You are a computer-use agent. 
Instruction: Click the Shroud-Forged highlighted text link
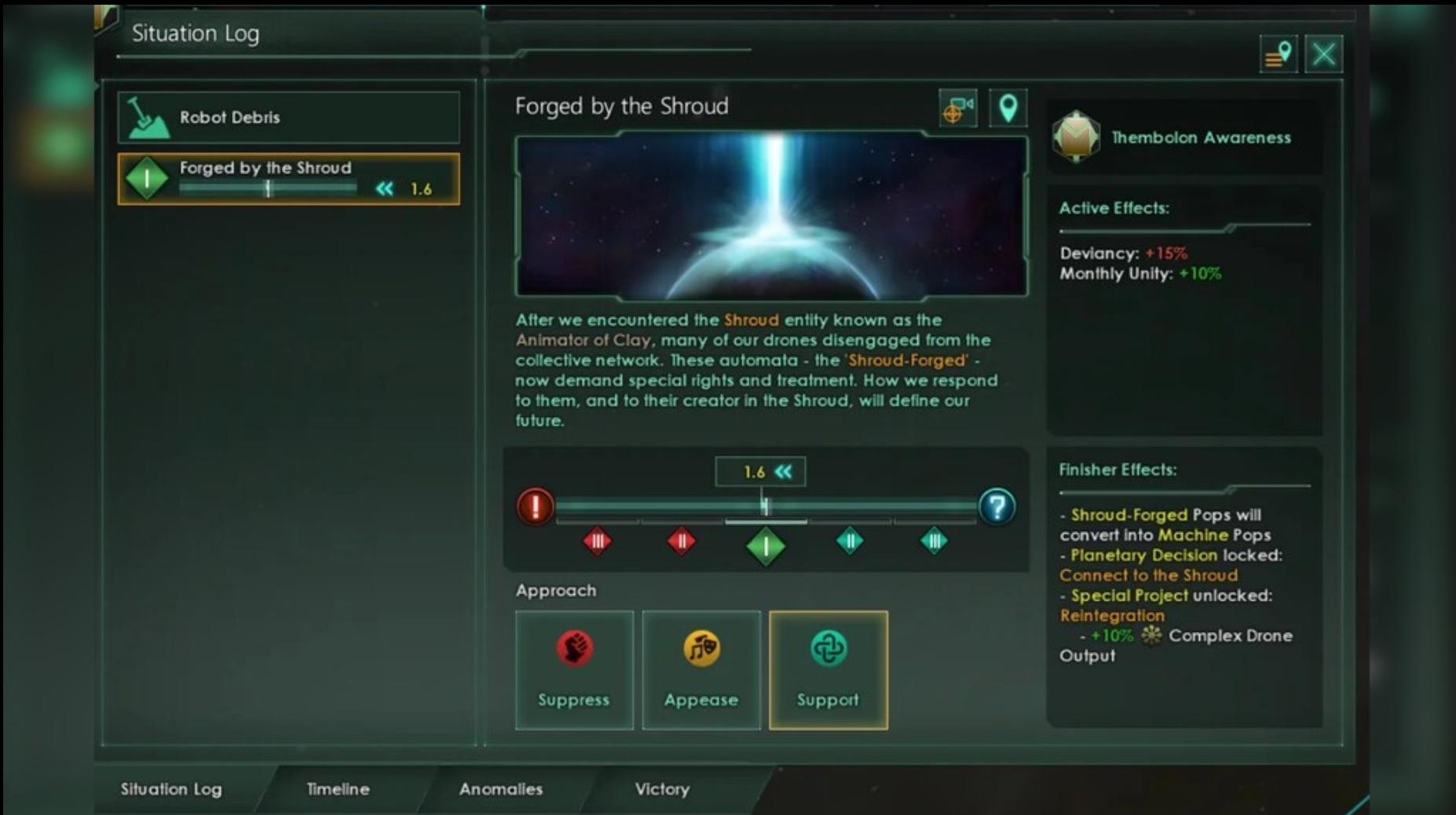(904, 360)
